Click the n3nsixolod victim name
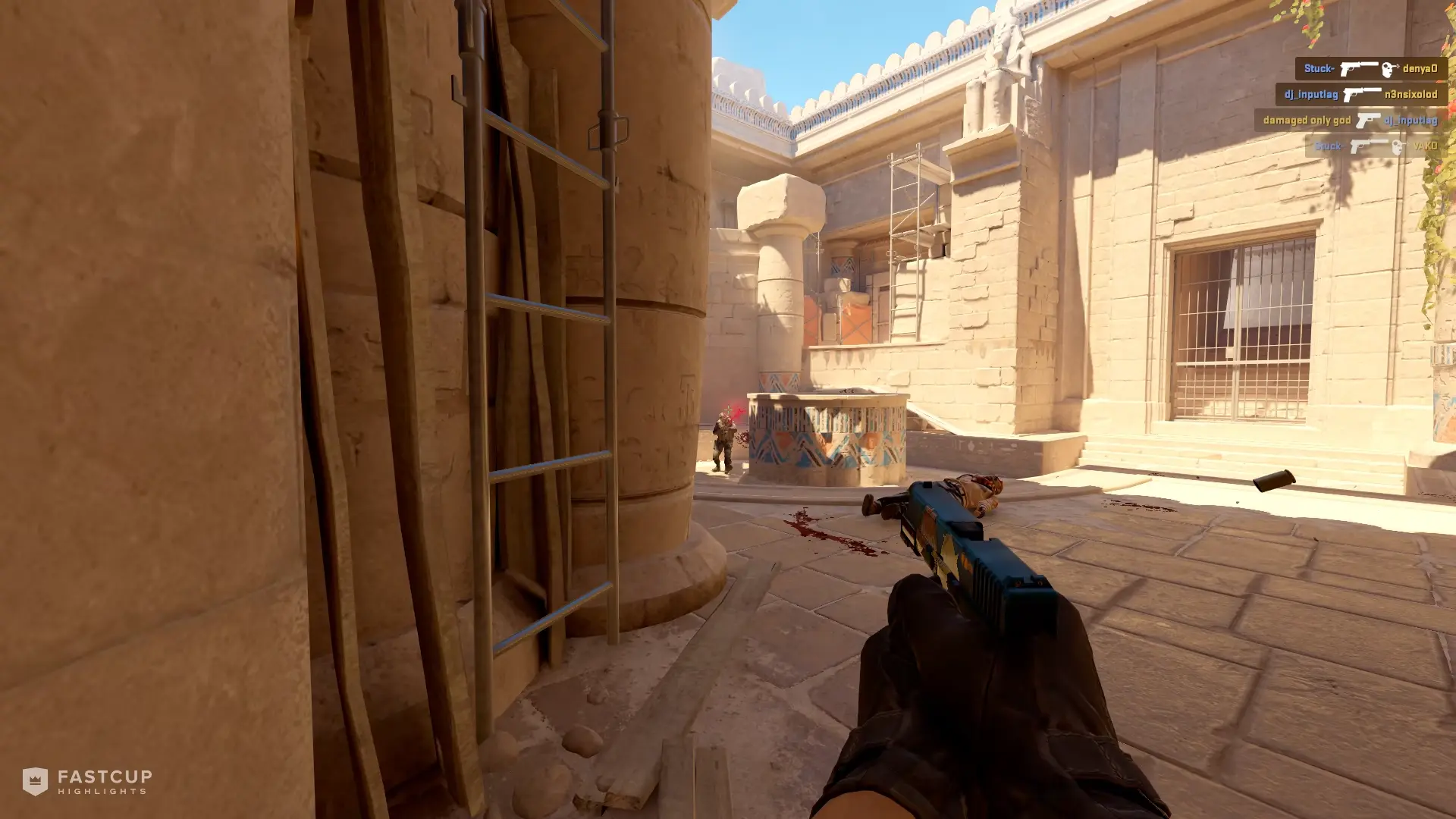This screenshot has width=1456, height=819. click(x=1411, y=96)
